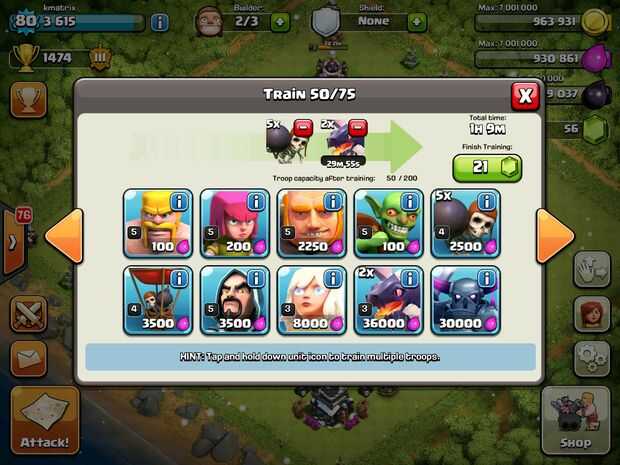
Task: Add another Wall Breaker to training
Action: tap(465, 223)
